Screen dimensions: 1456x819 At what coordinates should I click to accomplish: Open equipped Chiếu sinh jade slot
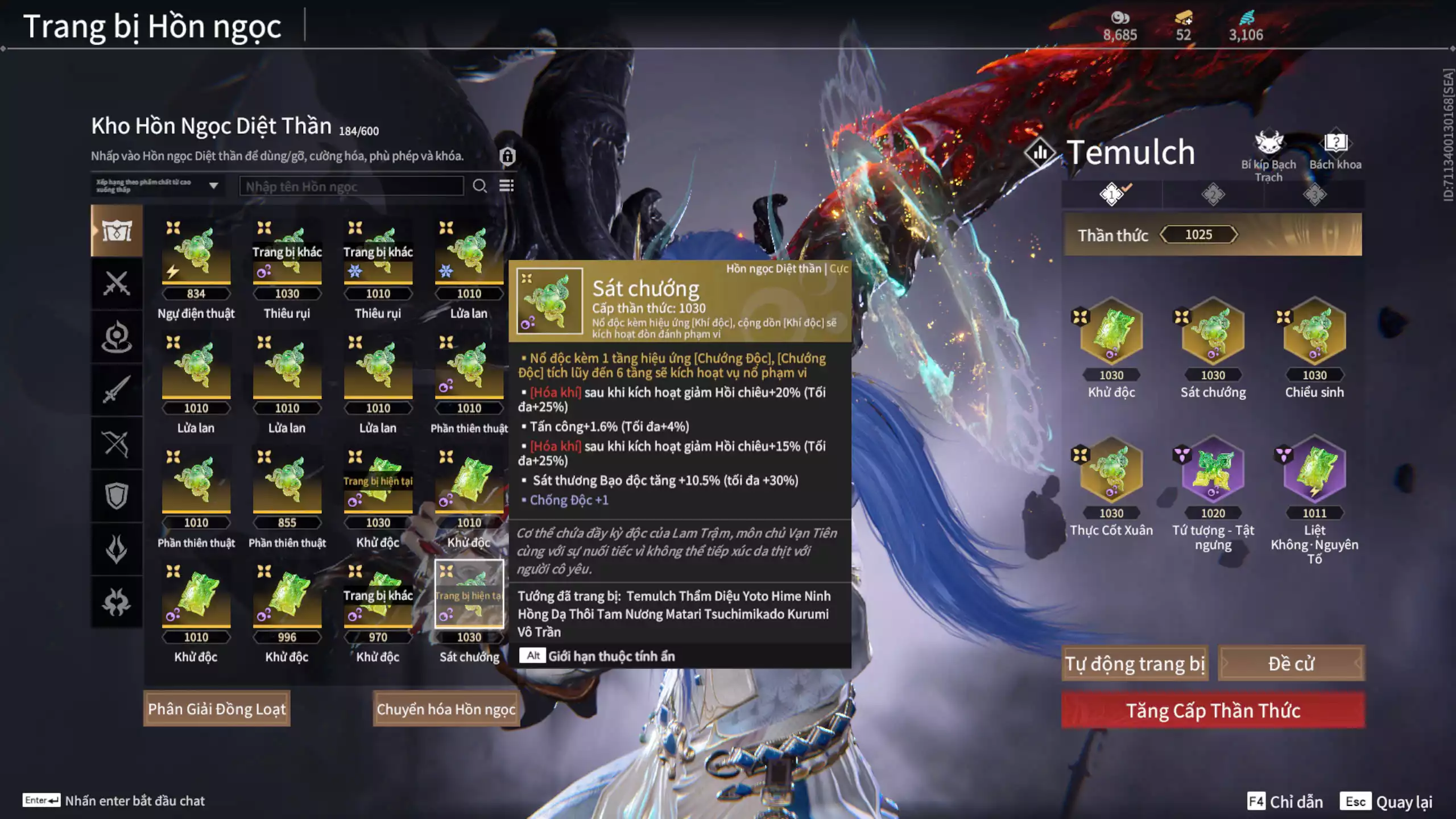[x=1314, y=332]
